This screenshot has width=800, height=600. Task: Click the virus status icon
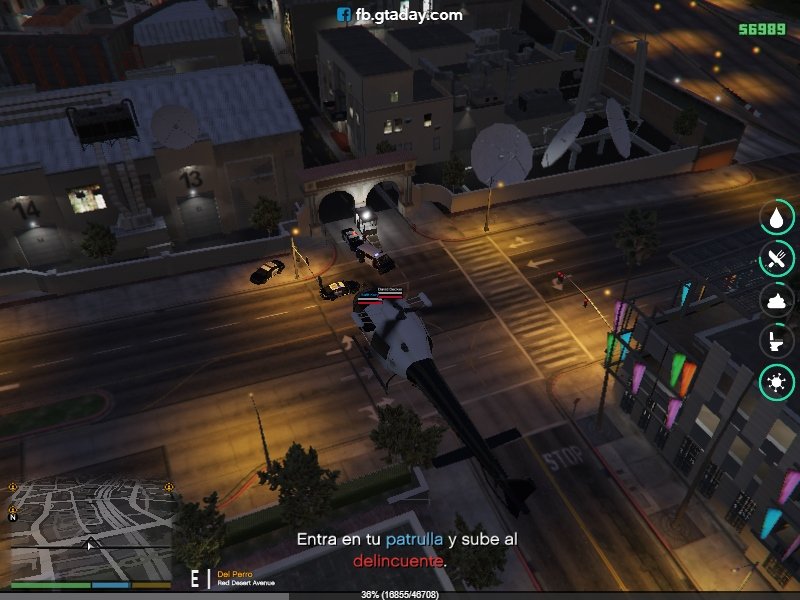[x=775, y=381]
